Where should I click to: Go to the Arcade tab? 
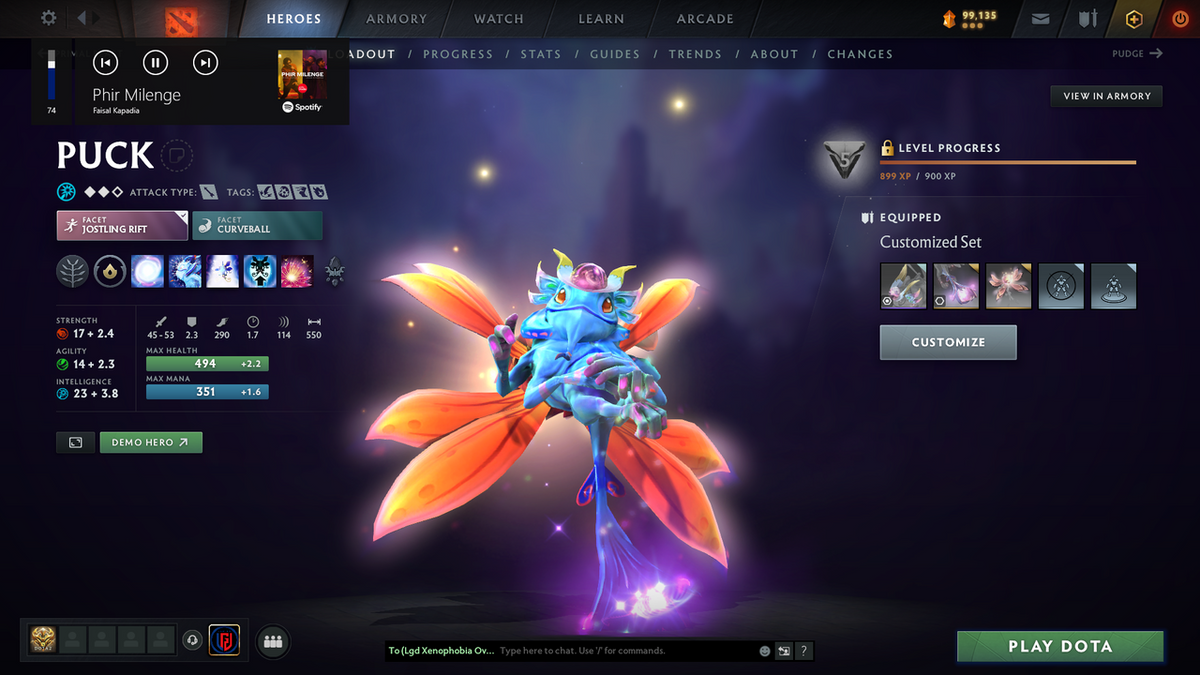click(x=705, y=19)
